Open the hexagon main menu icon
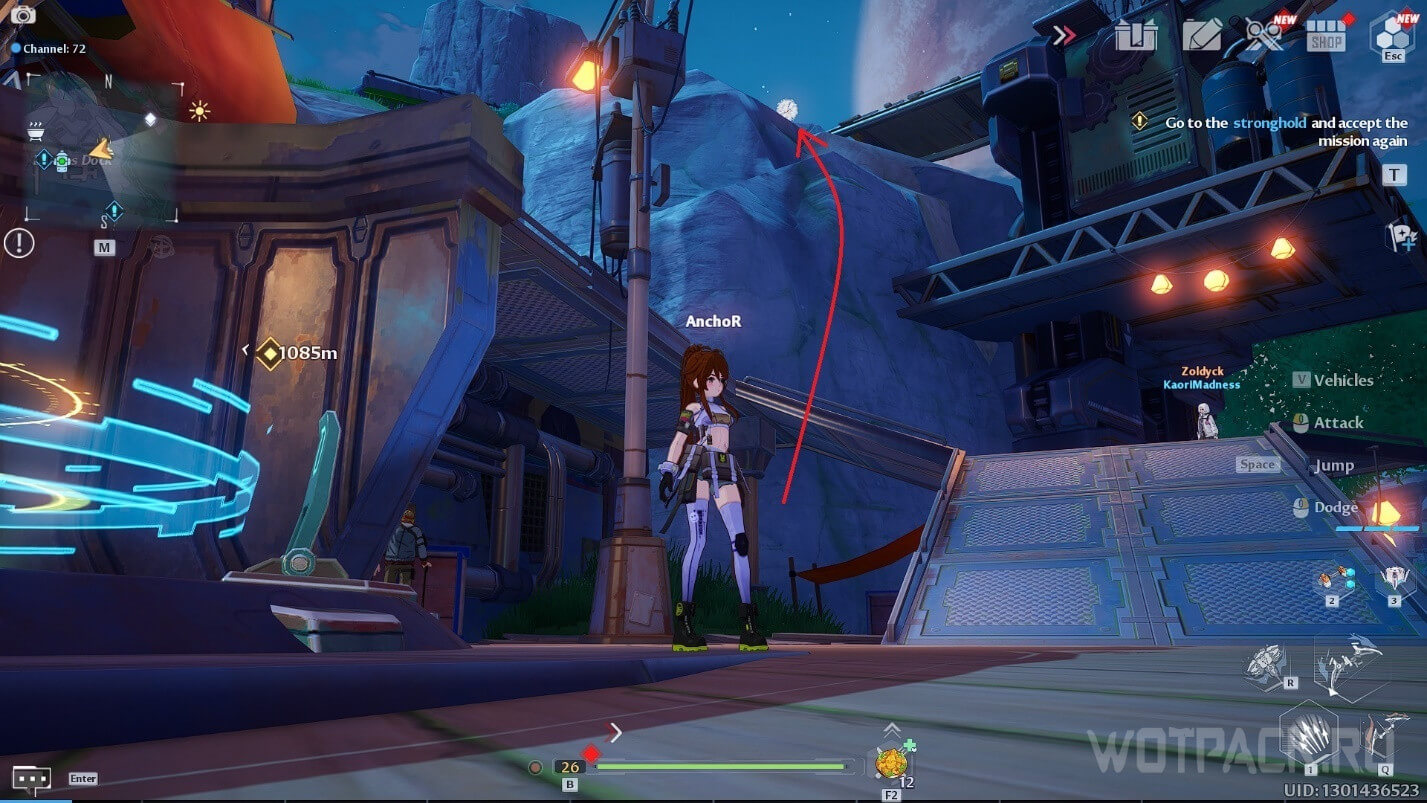Screen dimensions: 1427x803 1391,34
